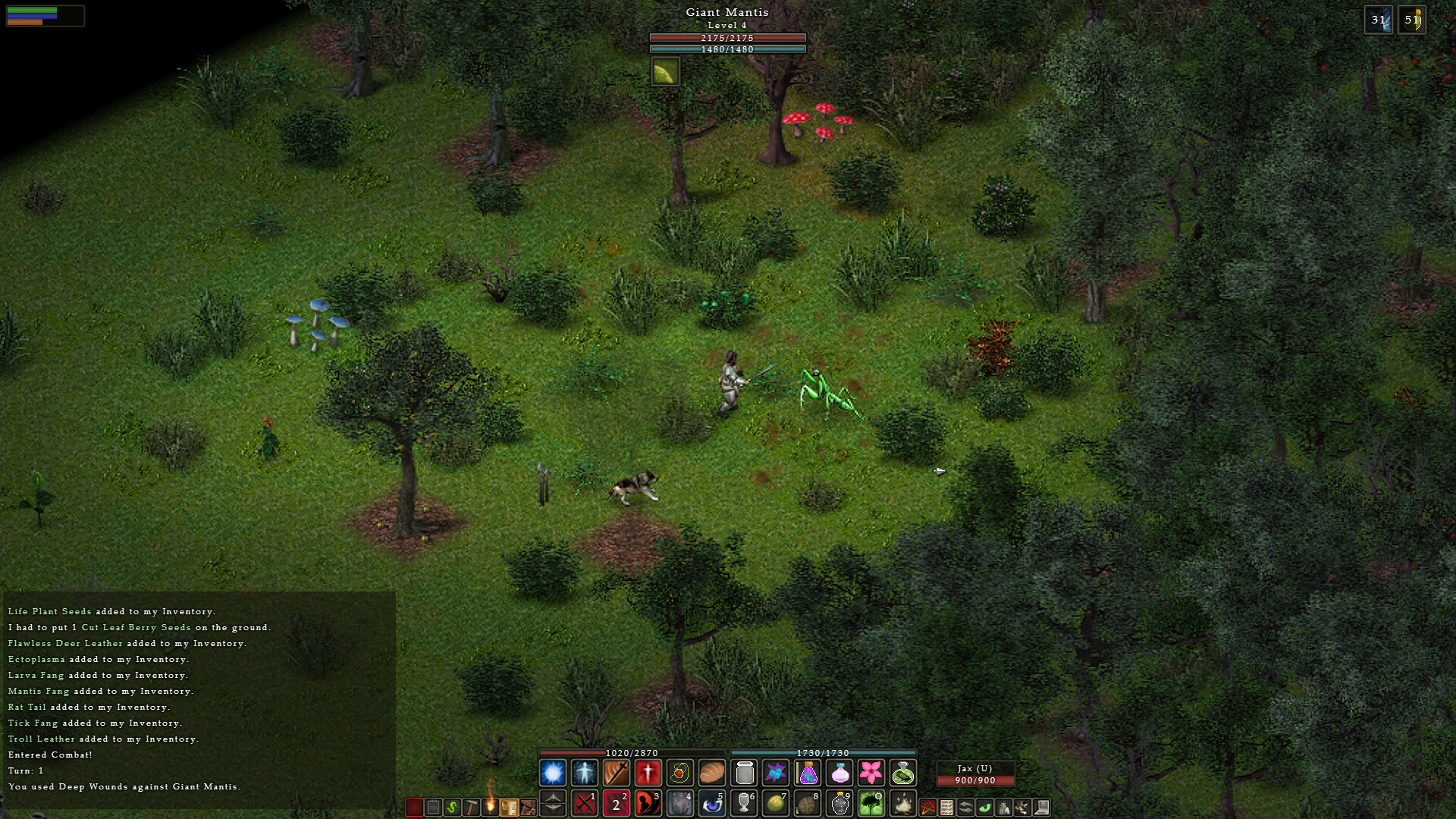Open the highlighted journal/map icon
The width and height of the screenshot is (1456, 819).
click(x=509, y=805)
